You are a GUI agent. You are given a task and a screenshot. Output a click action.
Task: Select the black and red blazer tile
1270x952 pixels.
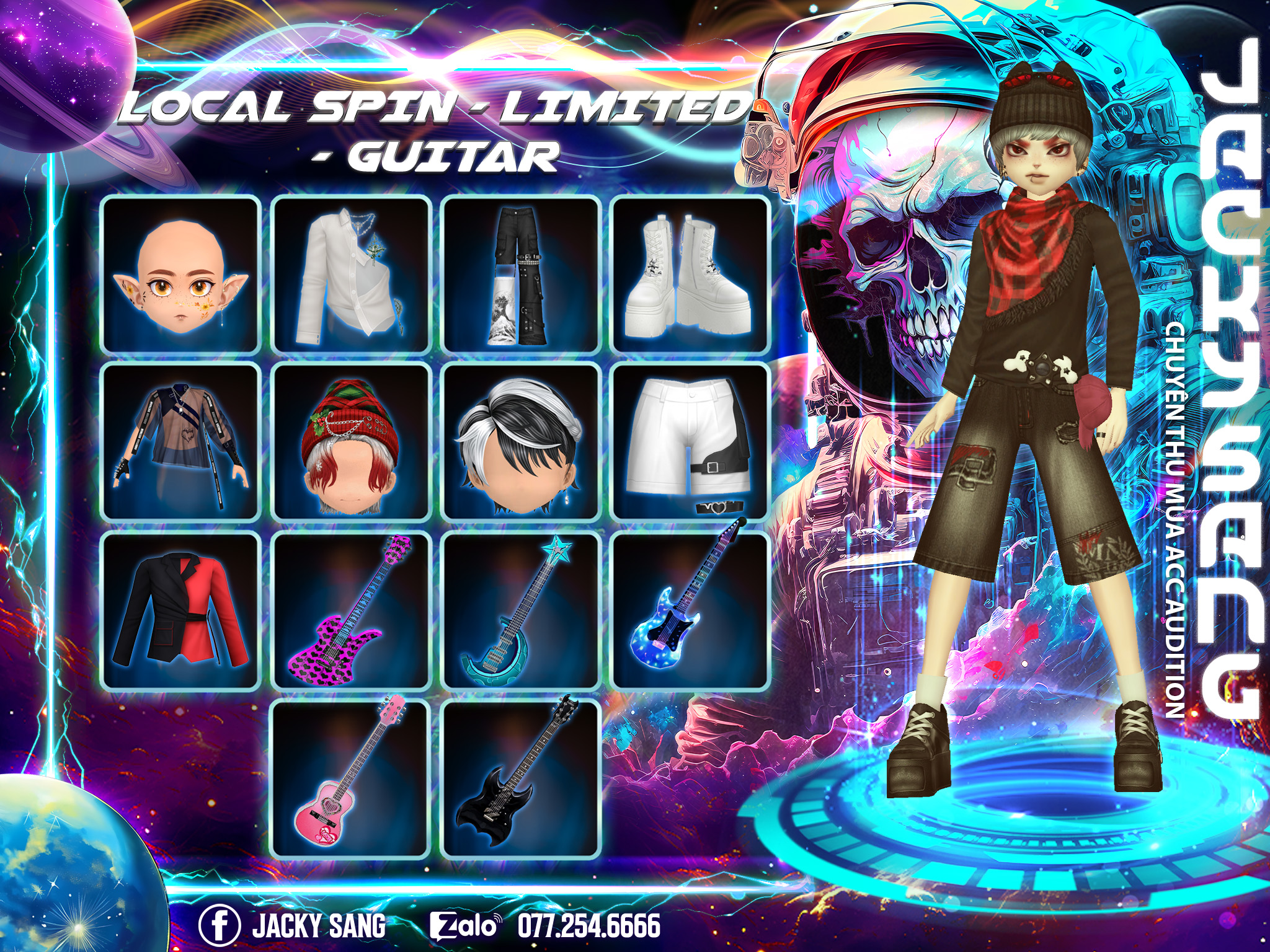(x=180, y=610)
